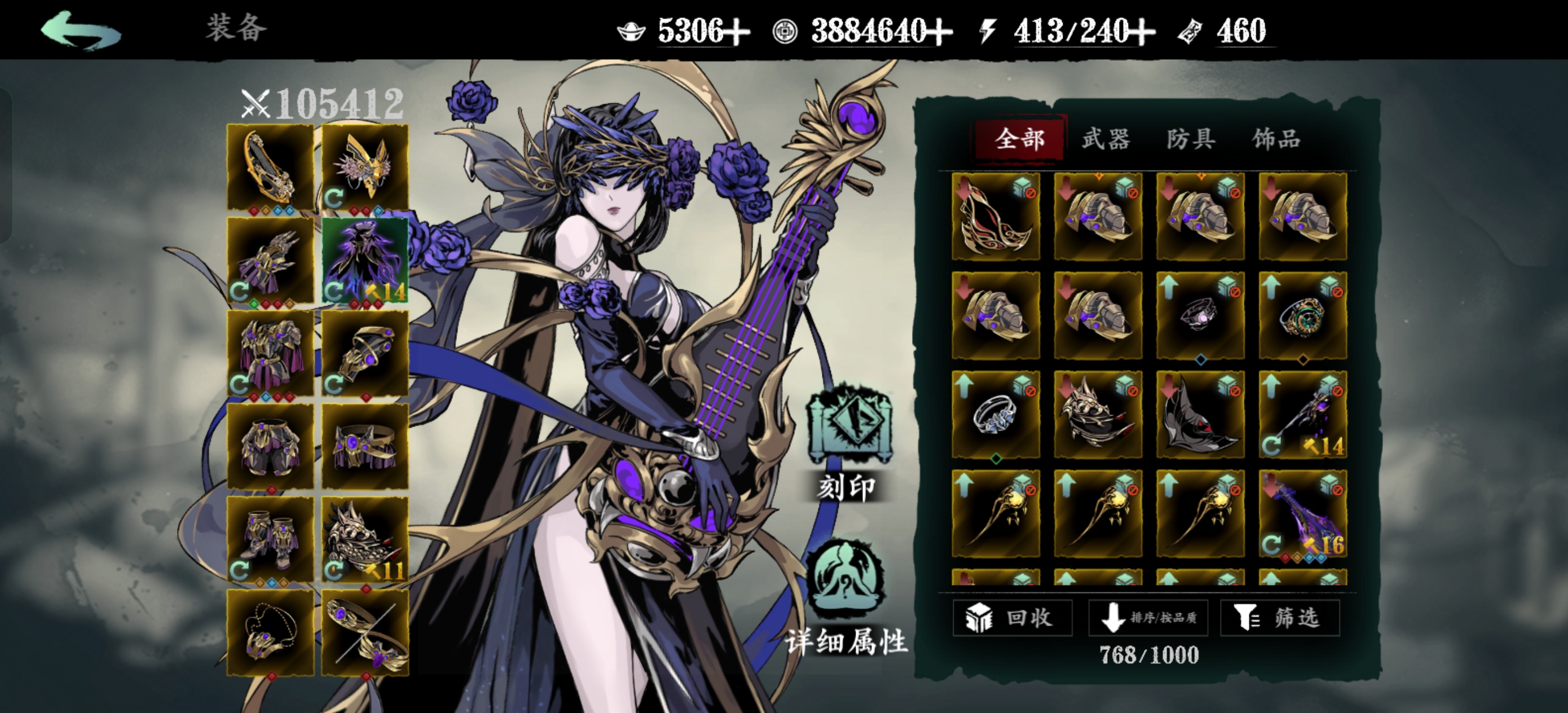Open the 筛选 filter options
Viewport: 1568px width, 713px height.
1279,618
